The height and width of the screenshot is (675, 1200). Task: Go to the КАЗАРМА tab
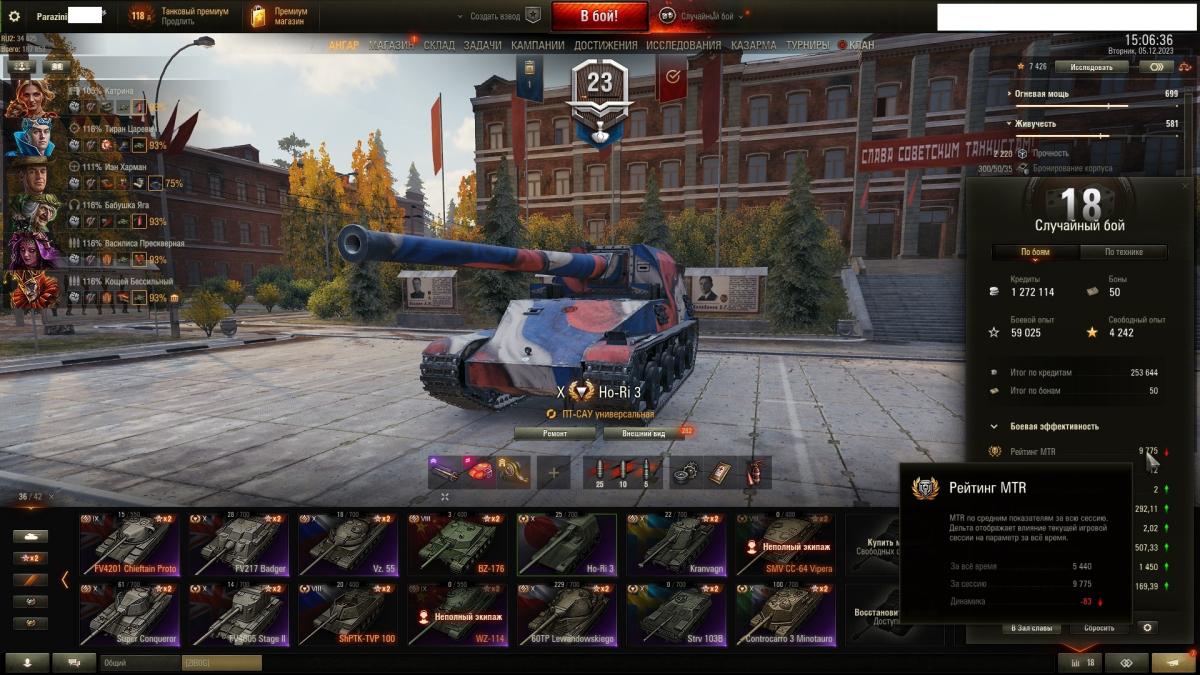753,45
